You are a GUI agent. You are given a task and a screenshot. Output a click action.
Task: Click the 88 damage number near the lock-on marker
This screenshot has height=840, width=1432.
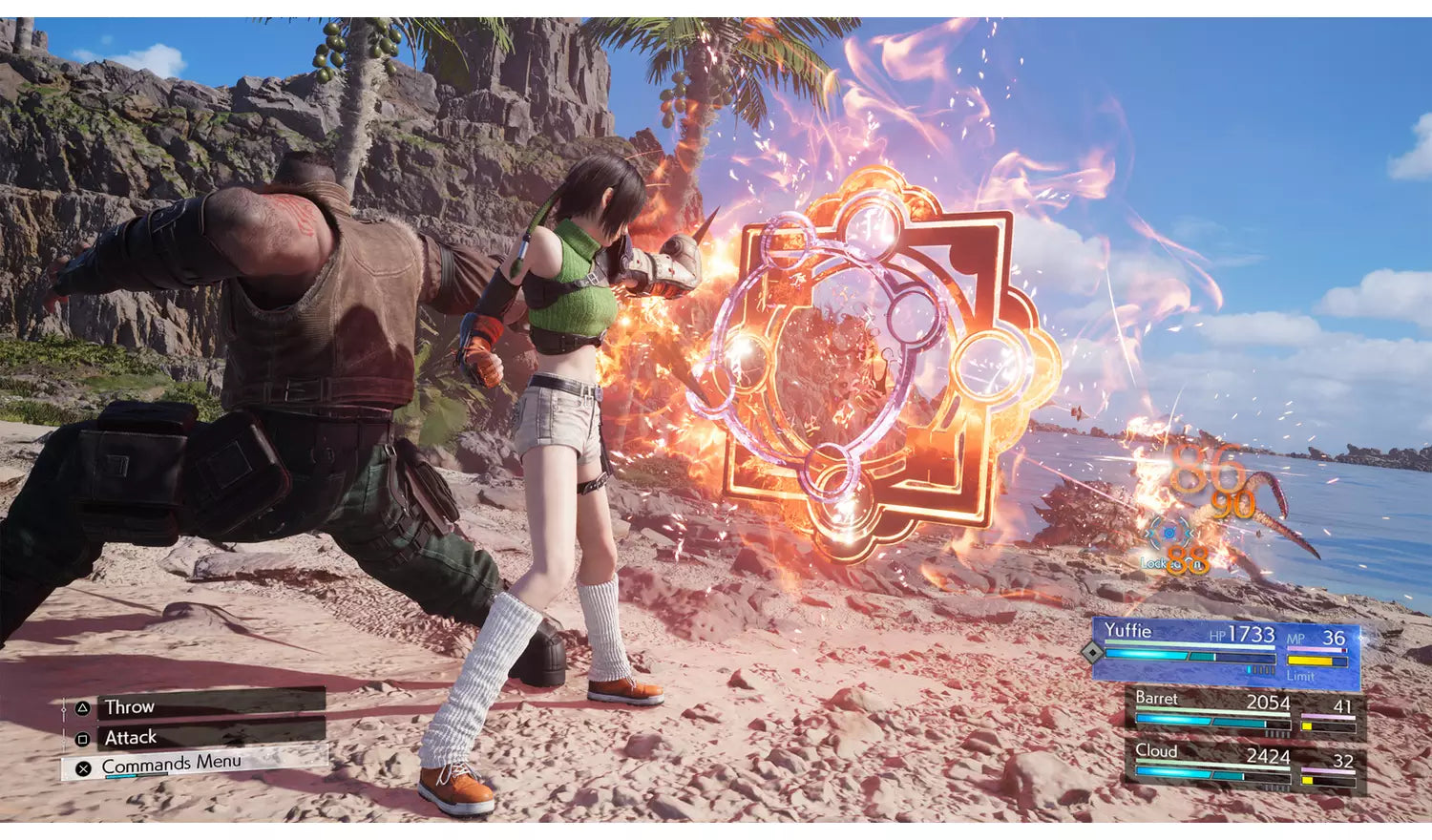pos(1188,558)
